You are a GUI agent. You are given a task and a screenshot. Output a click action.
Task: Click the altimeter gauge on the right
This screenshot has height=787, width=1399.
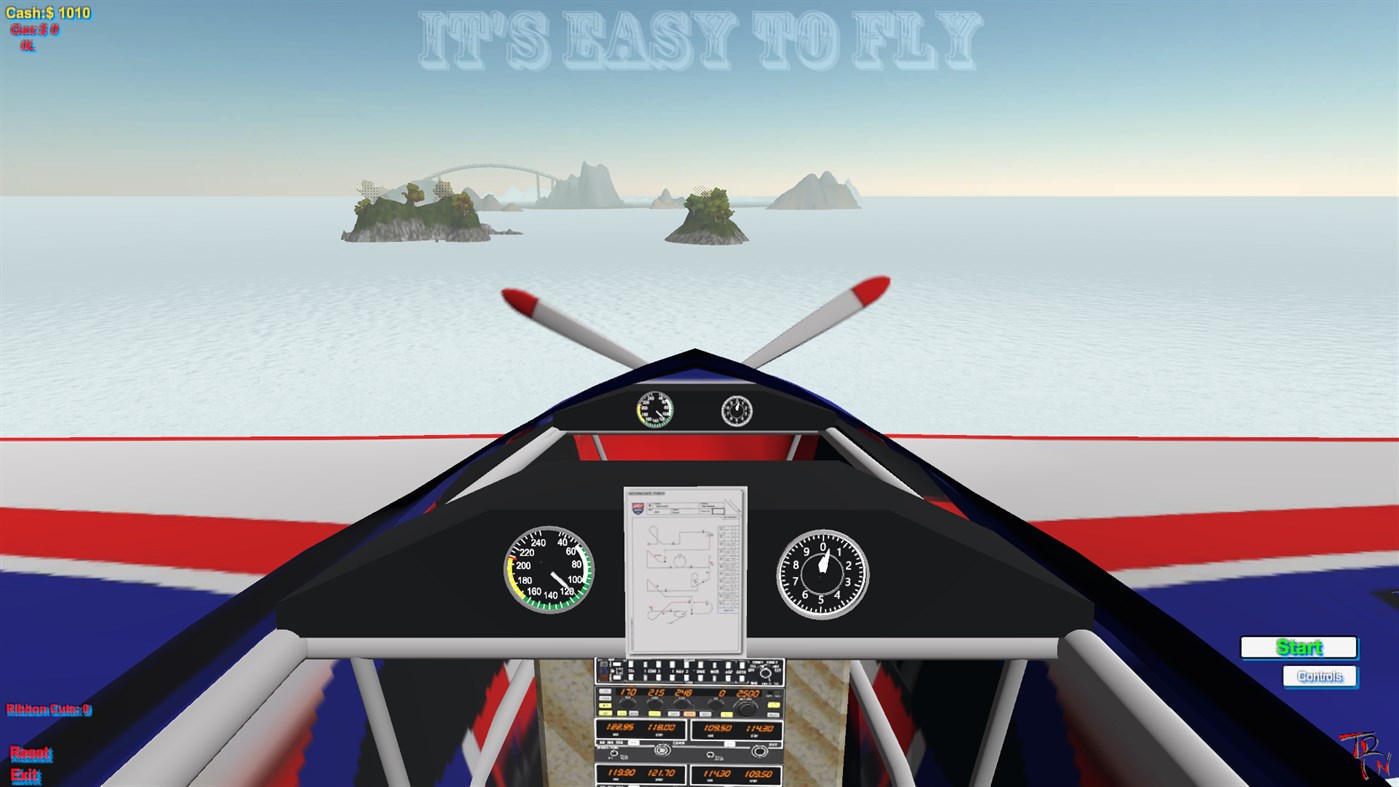coord(820,573)
